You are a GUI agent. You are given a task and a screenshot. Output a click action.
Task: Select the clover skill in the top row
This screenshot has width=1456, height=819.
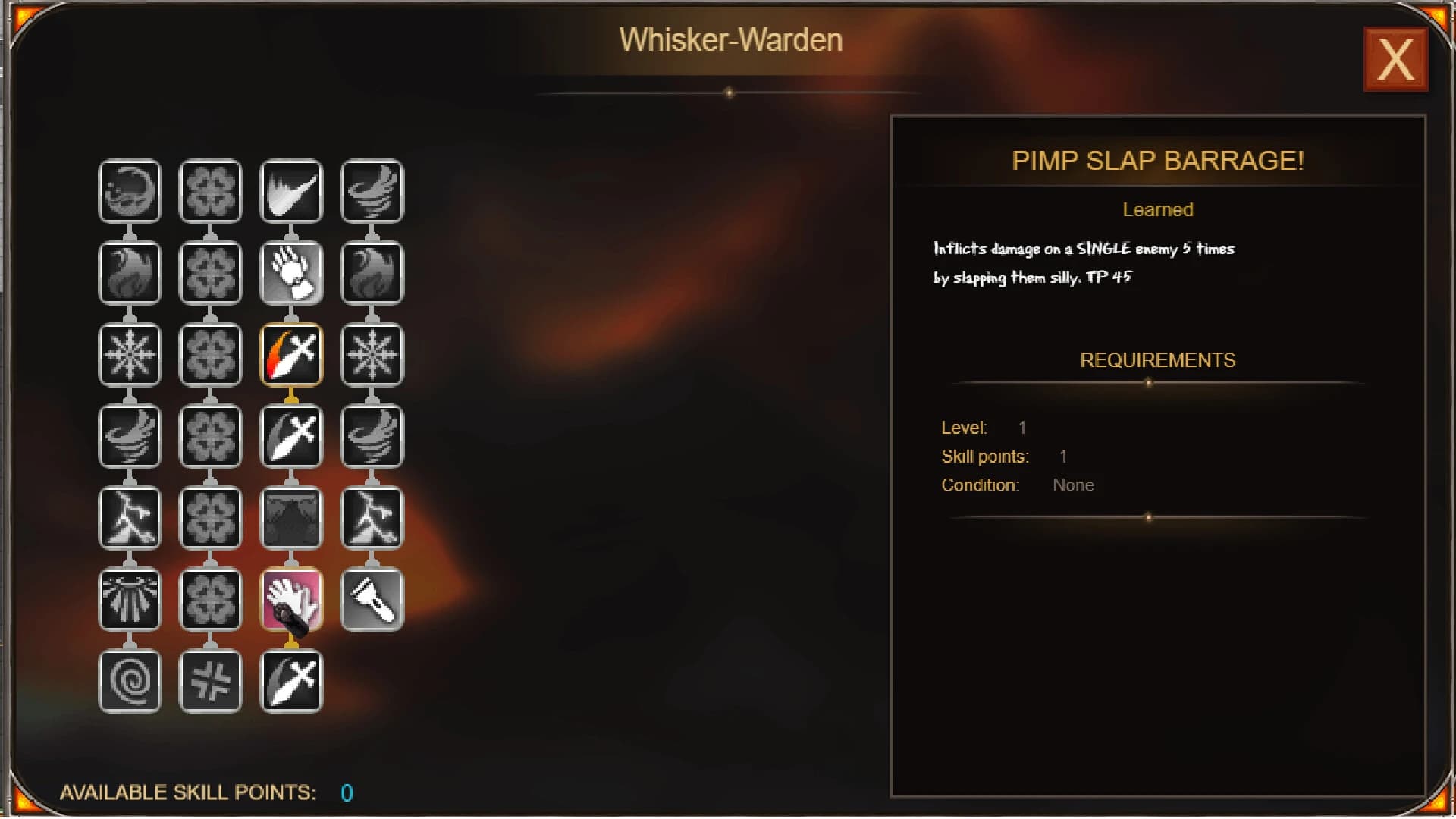(211, 191)
